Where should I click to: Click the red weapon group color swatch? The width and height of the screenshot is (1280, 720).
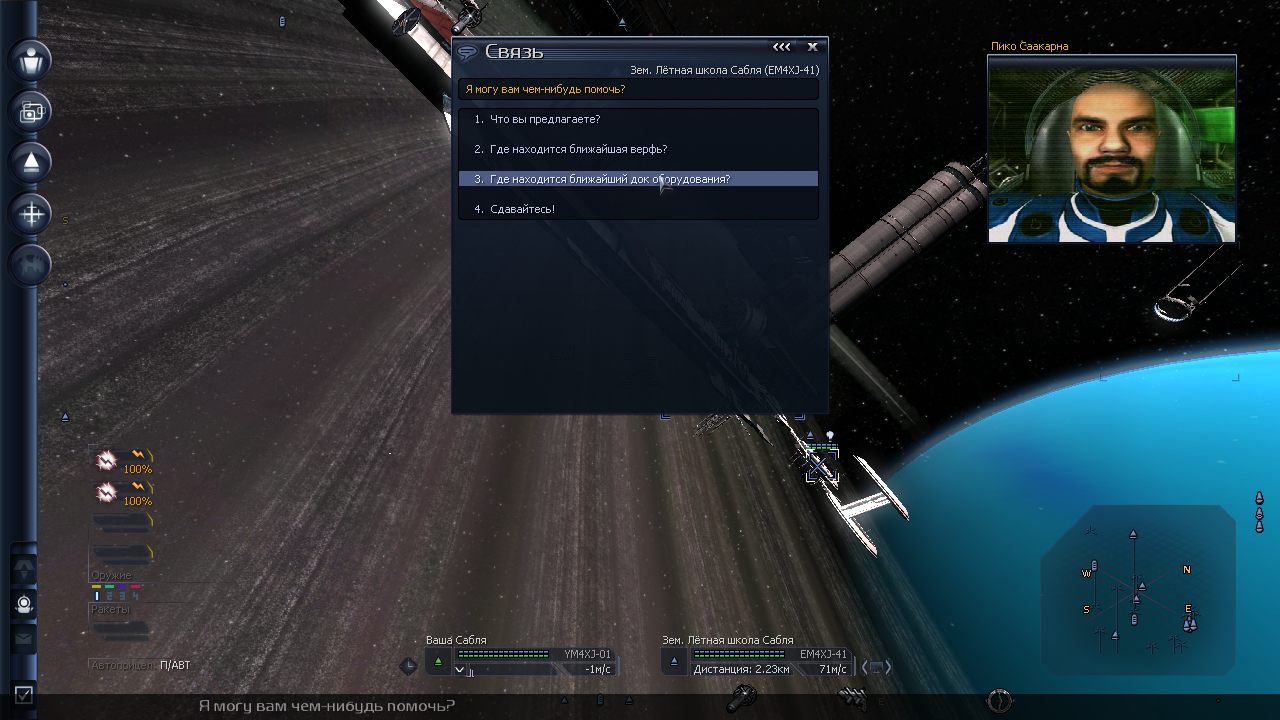point(136,586)
